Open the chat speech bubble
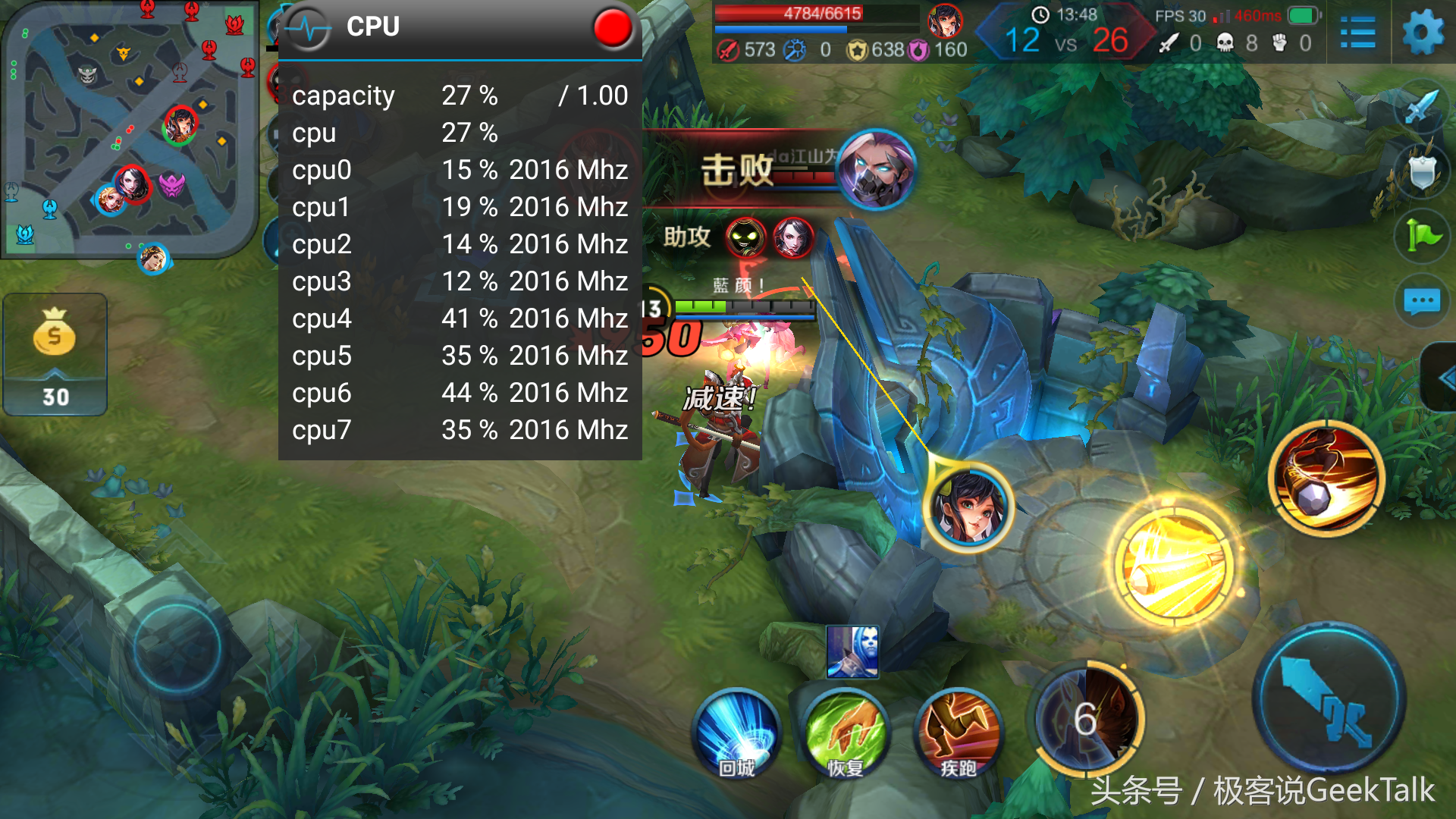 tap(1422, 301)
